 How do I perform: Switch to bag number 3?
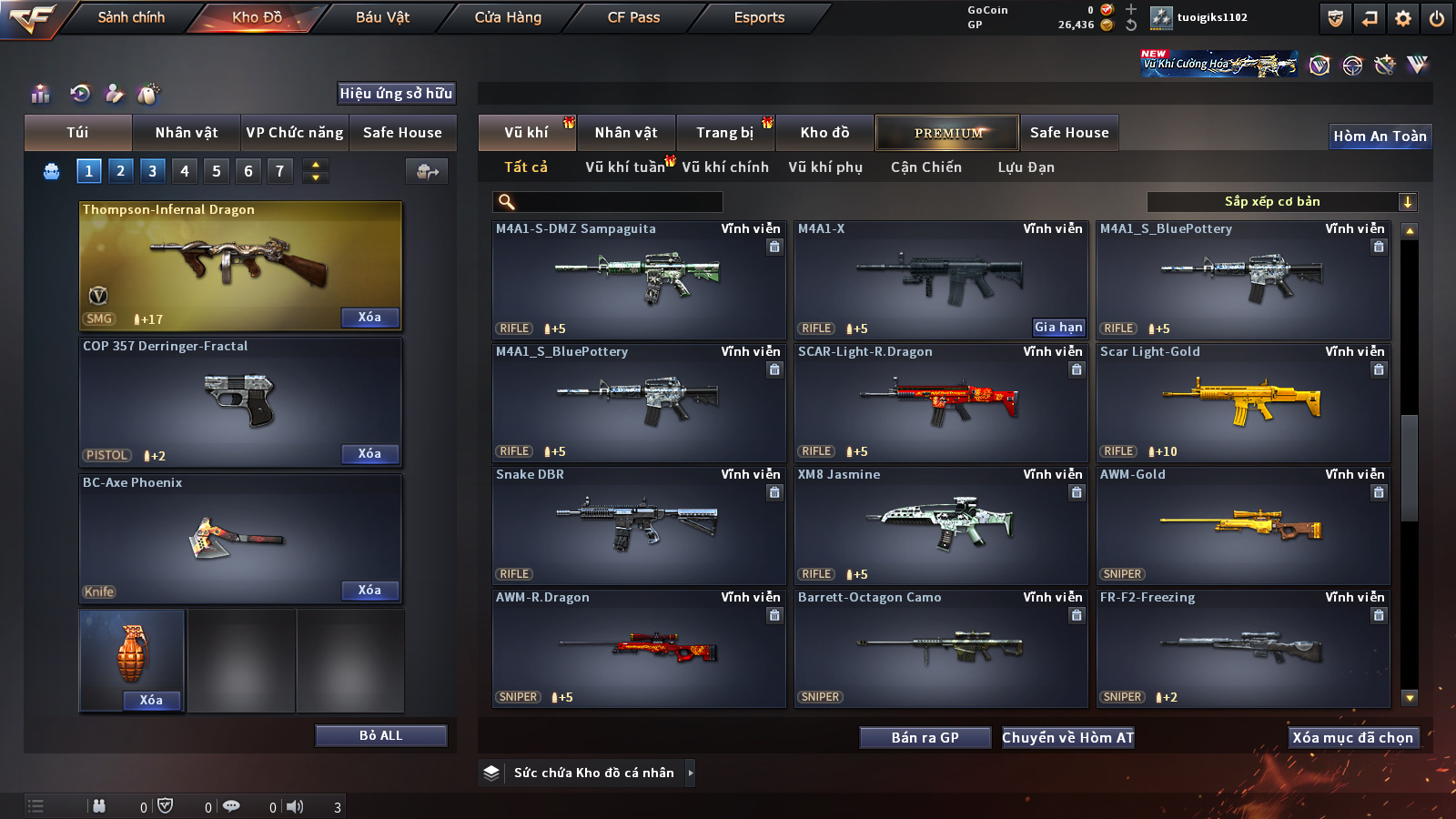pyautogui.click(x=152, y=171)
